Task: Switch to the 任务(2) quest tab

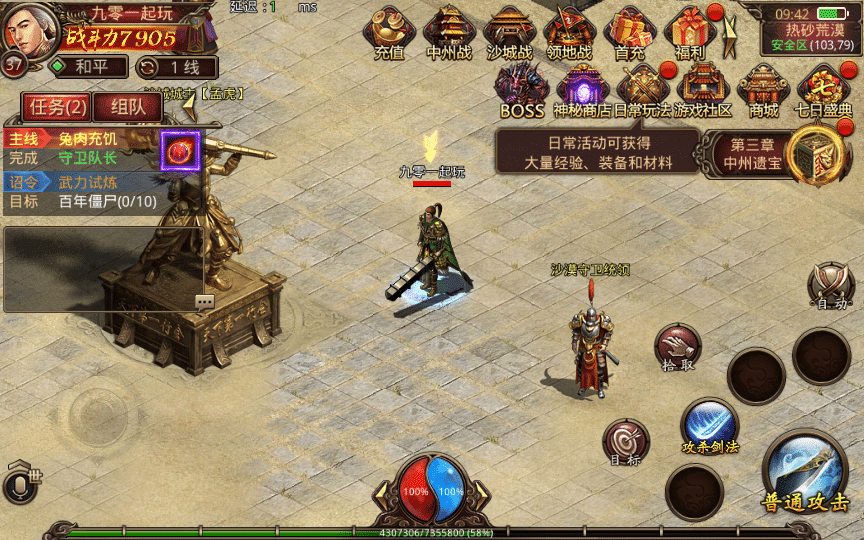Action: [57, 106]
